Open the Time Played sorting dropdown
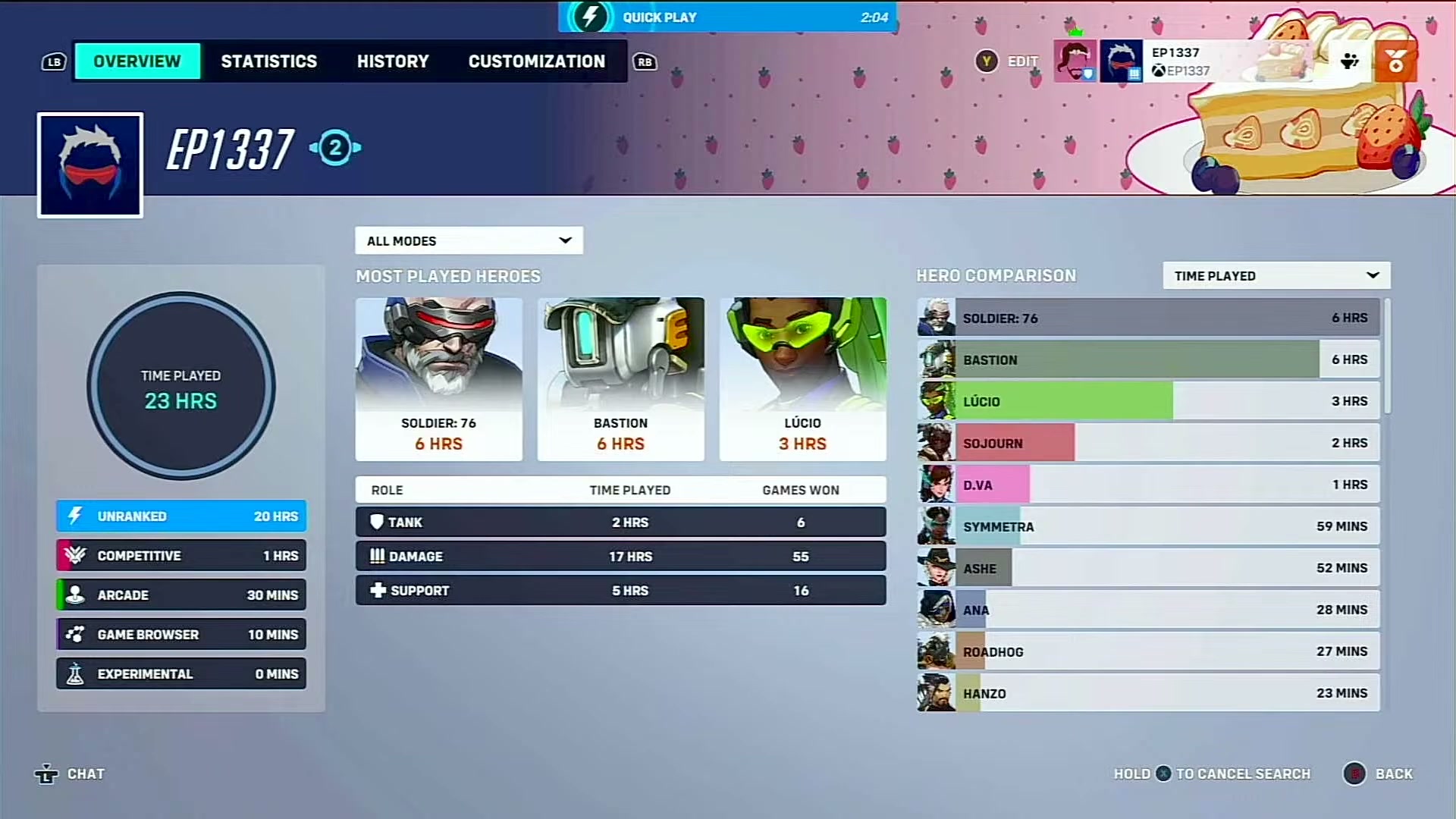Viewport: 1456px width, 819px height. tap(1276, 275)
